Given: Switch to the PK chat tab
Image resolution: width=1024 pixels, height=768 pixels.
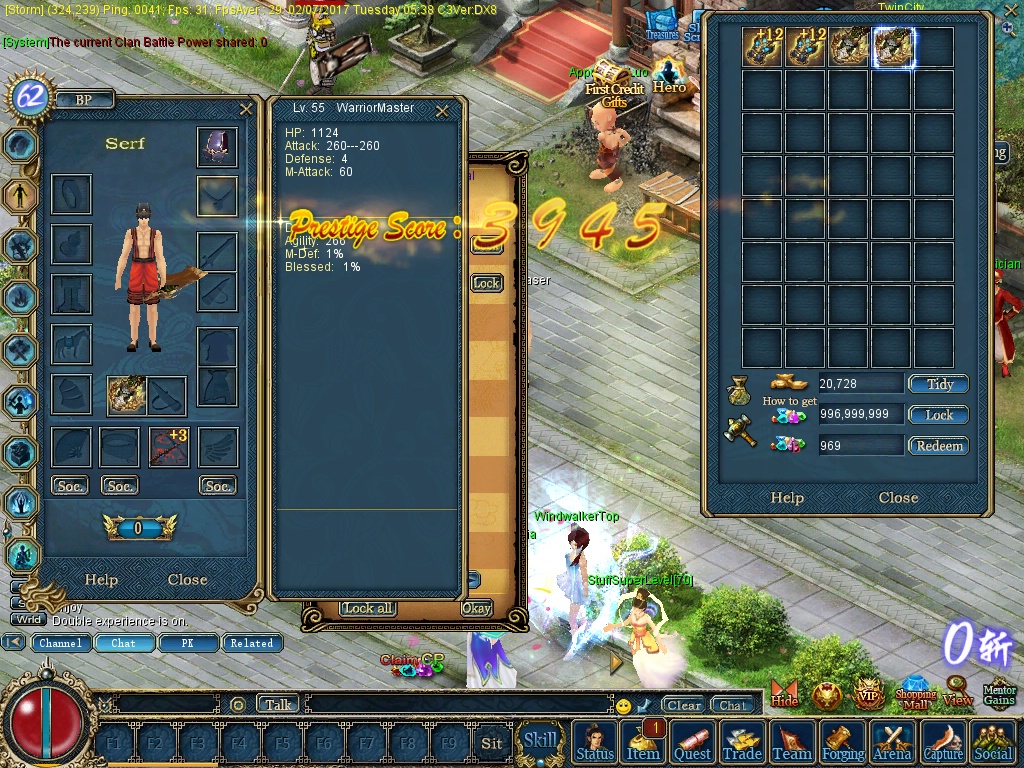Looking at the screenshot, I should [187, 643].
